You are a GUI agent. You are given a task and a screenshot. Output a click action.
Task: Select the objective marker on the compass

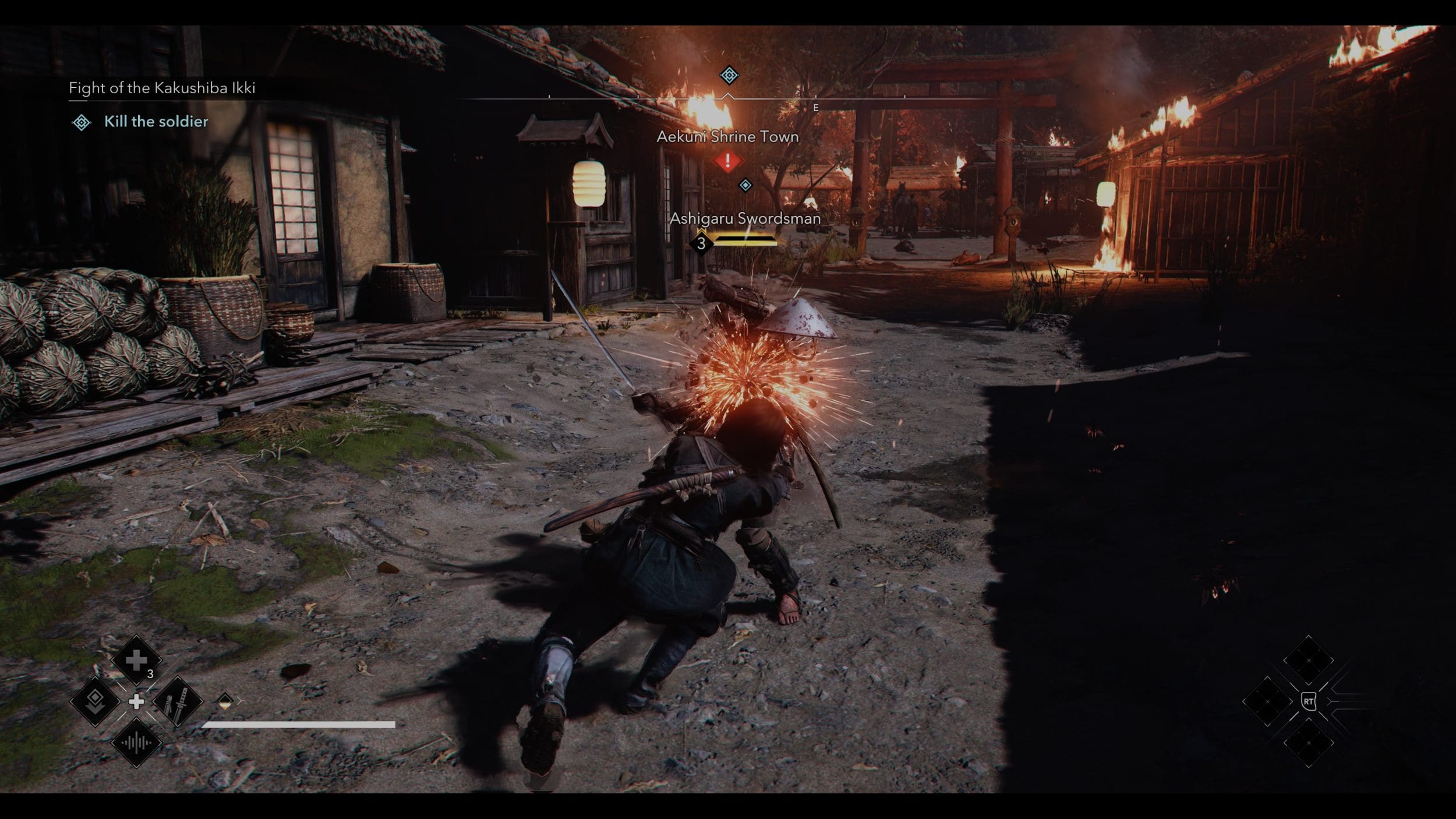click(x=729, y=75)
